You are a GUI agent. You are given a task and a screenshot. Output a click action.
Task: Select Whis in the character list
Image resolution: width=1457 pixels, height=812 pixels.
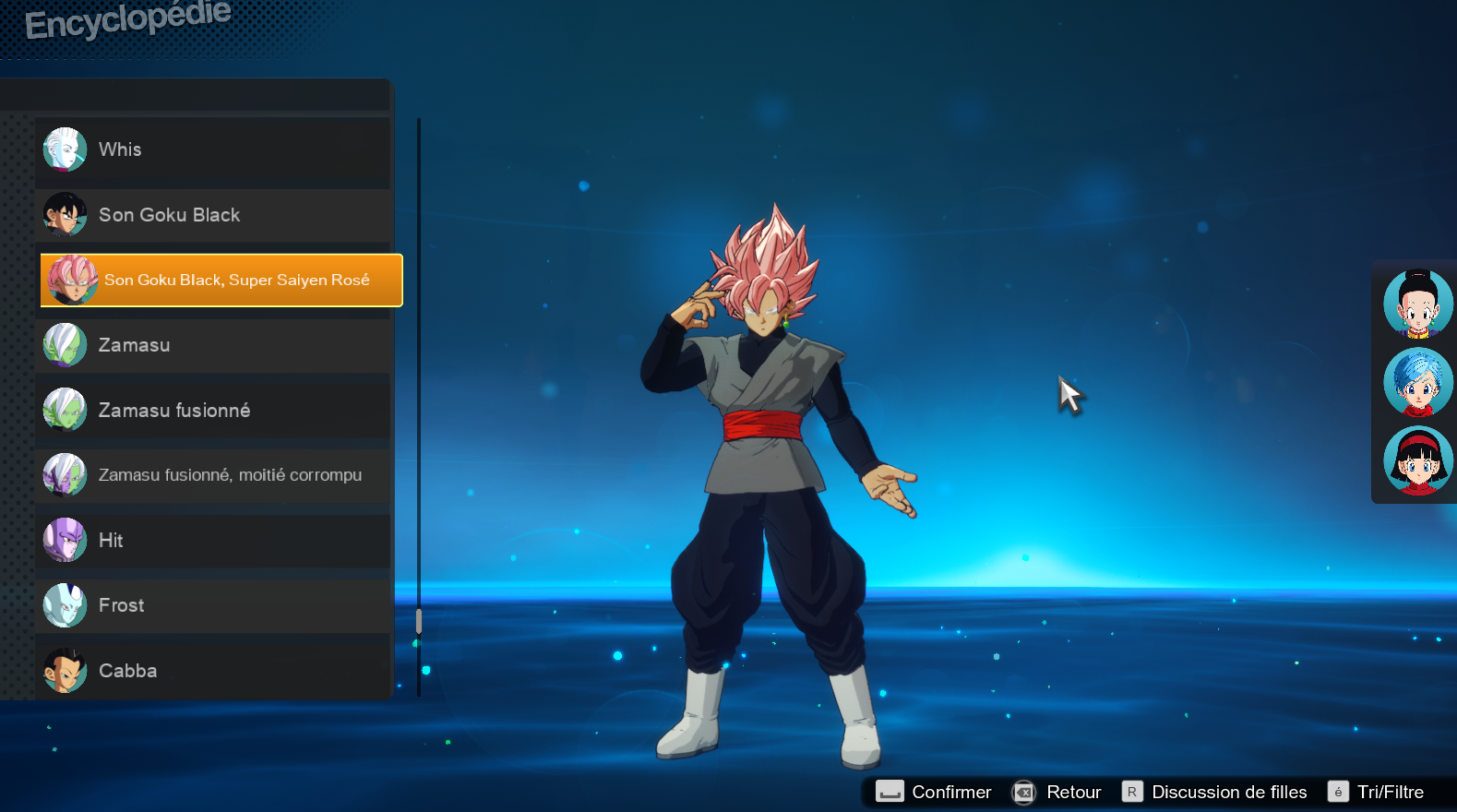pyautogui.click(x=212, y=149)
